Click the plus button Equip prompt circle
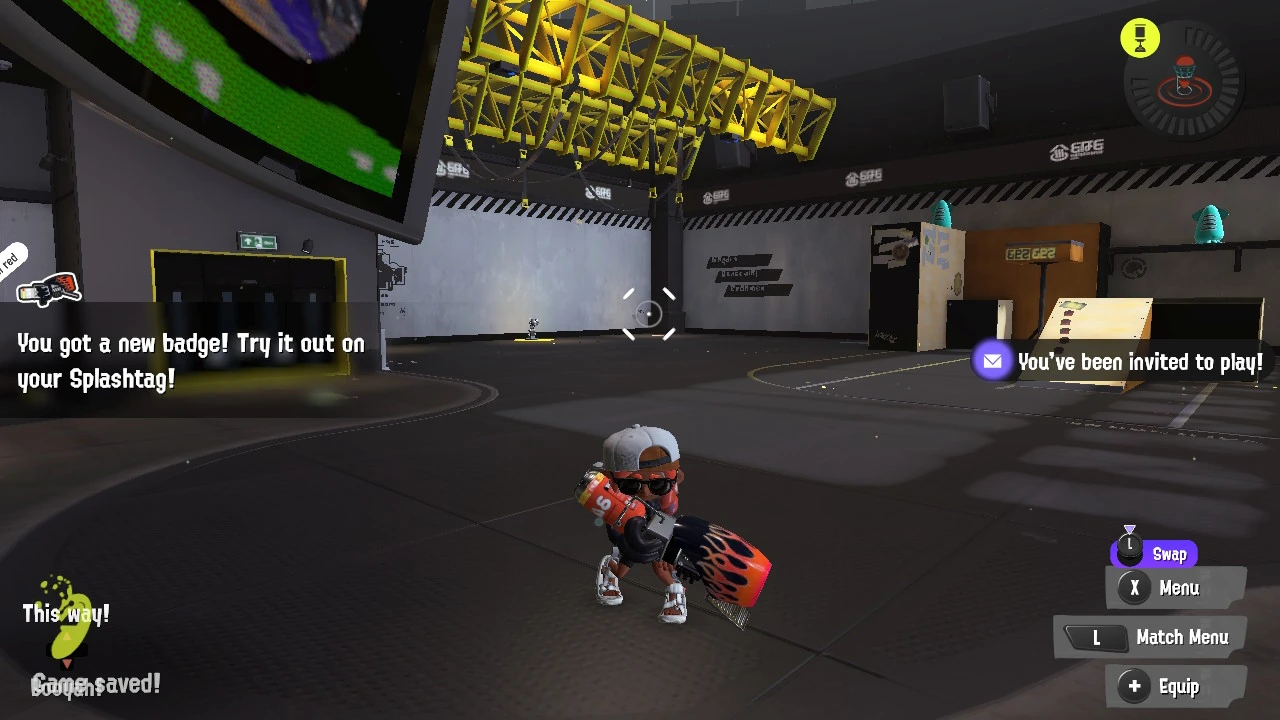This screenshot has height=720, width=1280. pyautogui.click(x=1134, y=687)
